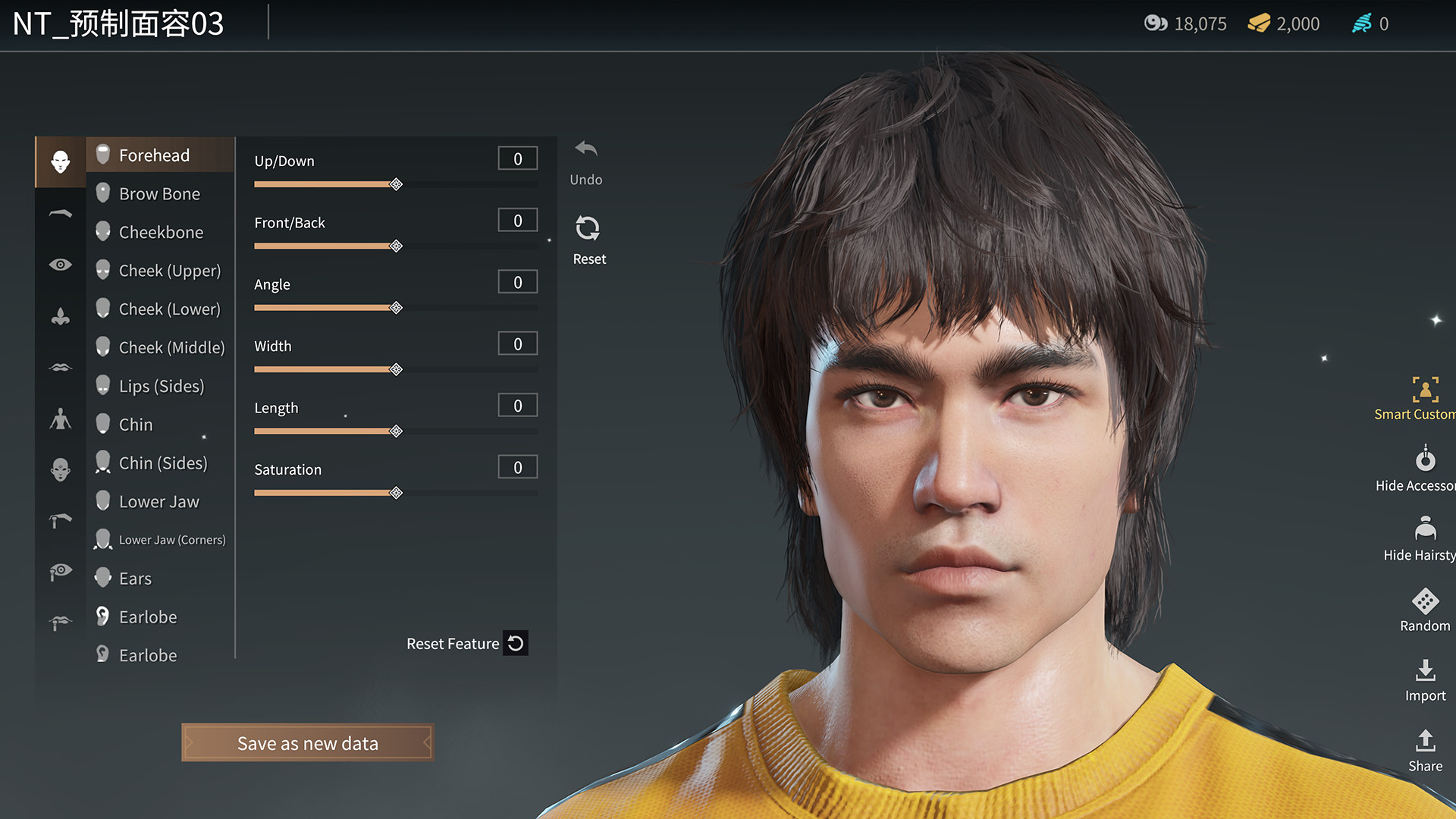The image size is (1456, 819).
Task: Toggle Hide Hairstyle
Action: point(1425,529)
